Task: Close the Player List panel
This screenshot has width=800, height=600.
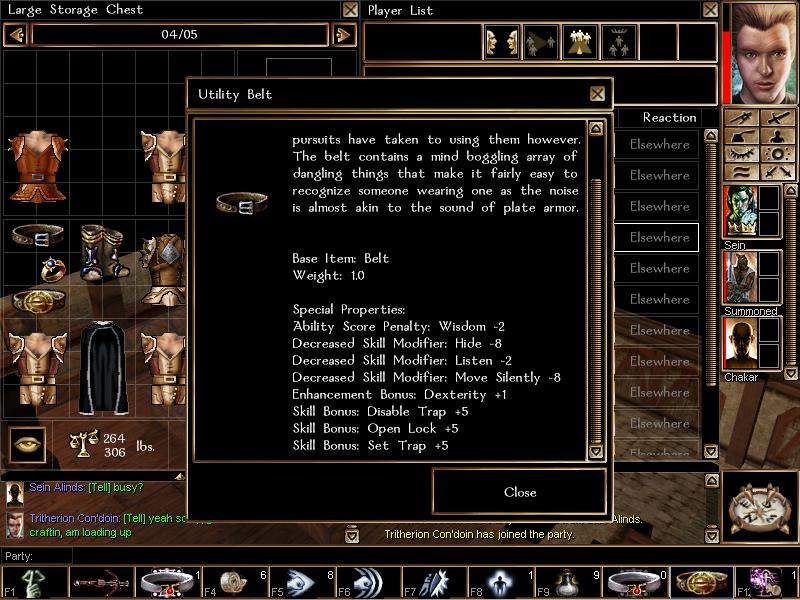Action: coord(709,10)
